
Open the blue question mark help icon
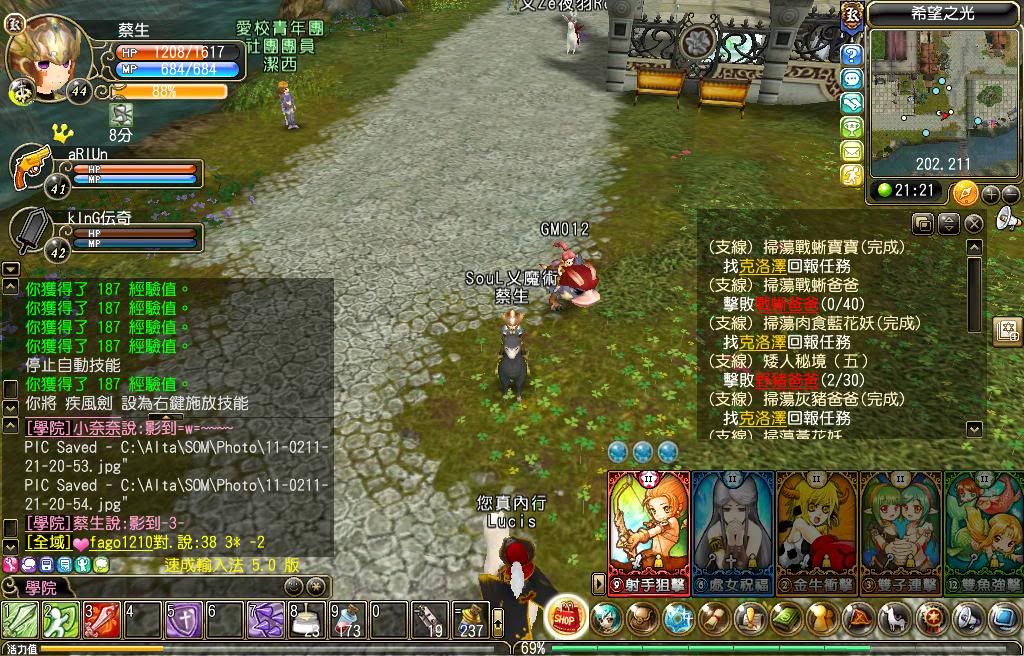[x=852, y=55]
